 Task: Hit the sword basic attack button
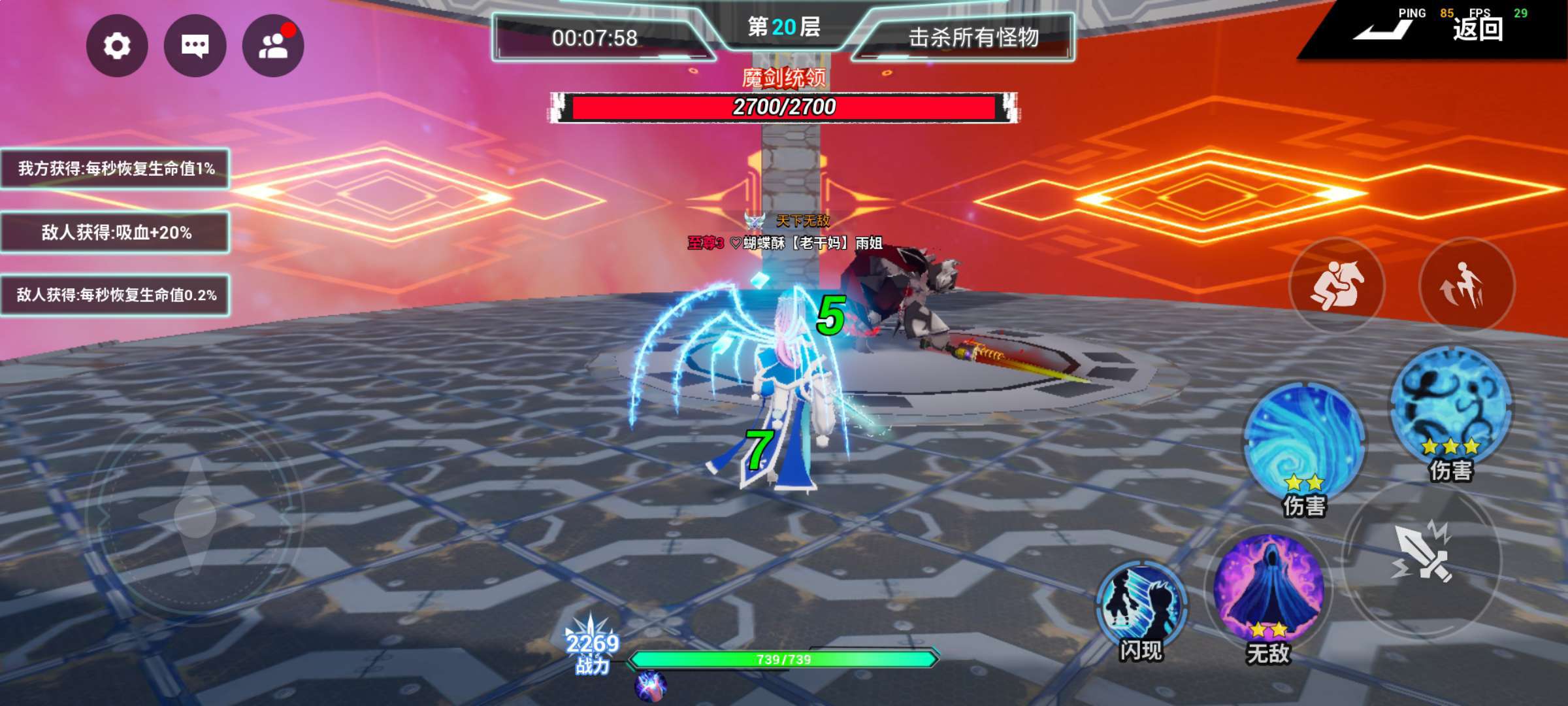point(1423,556)
